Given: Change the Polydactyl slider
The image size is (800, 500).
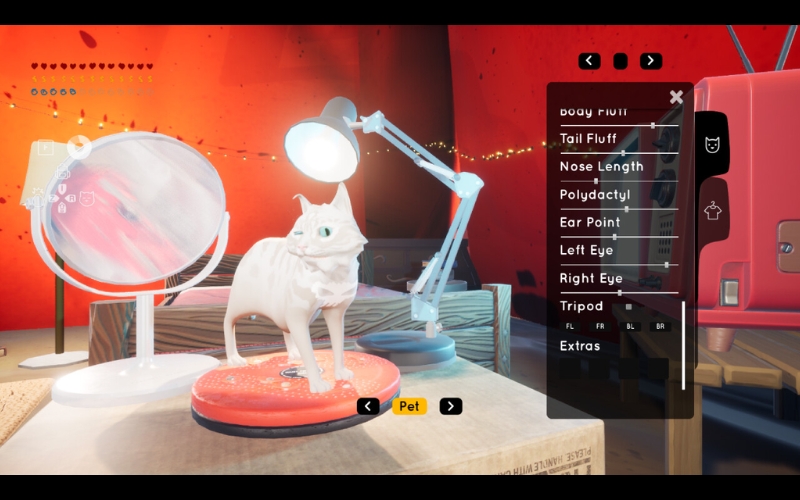Looking at the screenshot, I should pos(626,209).
